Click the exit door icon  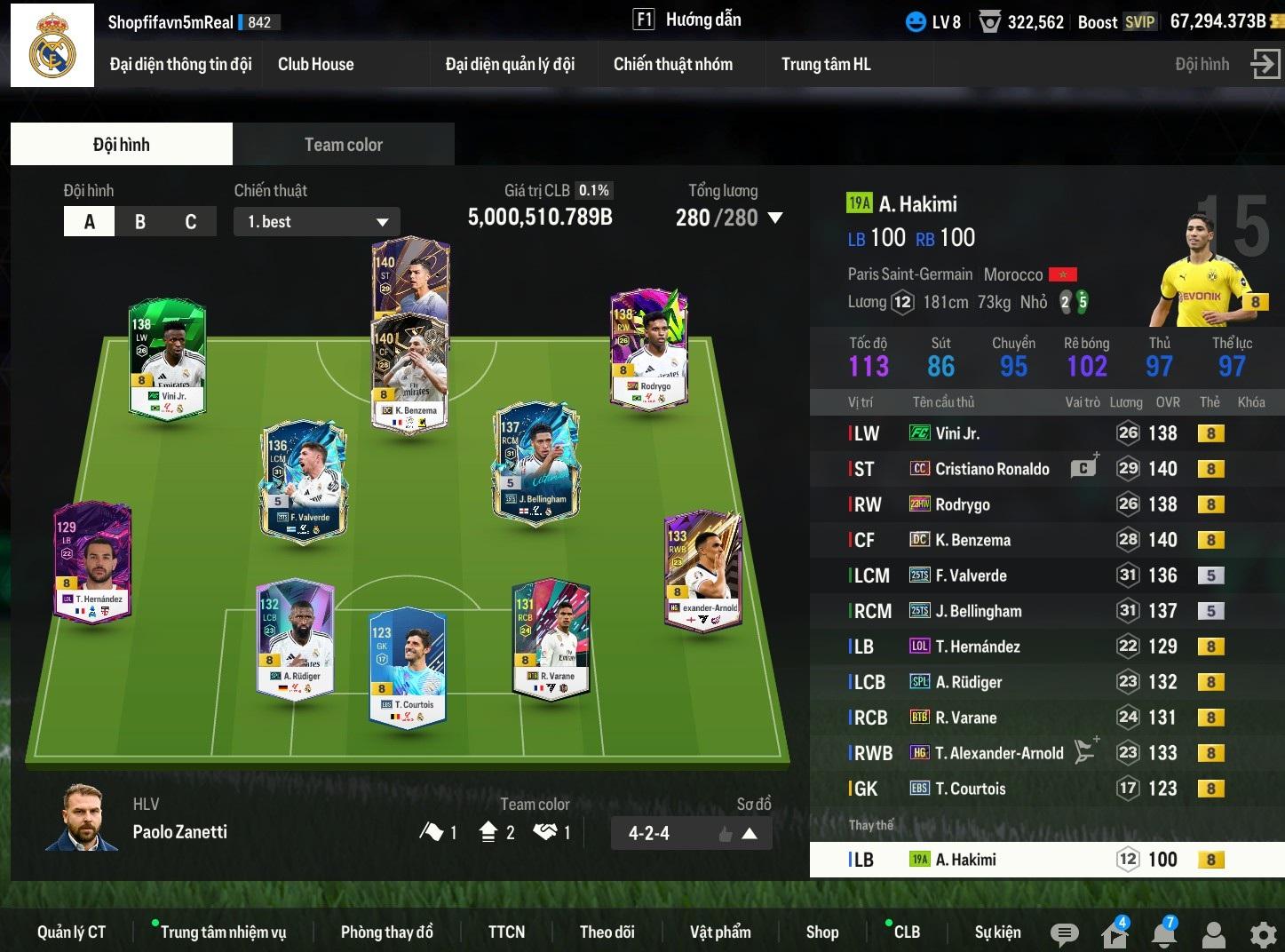pyautogui.click(x=1265, y=64)
